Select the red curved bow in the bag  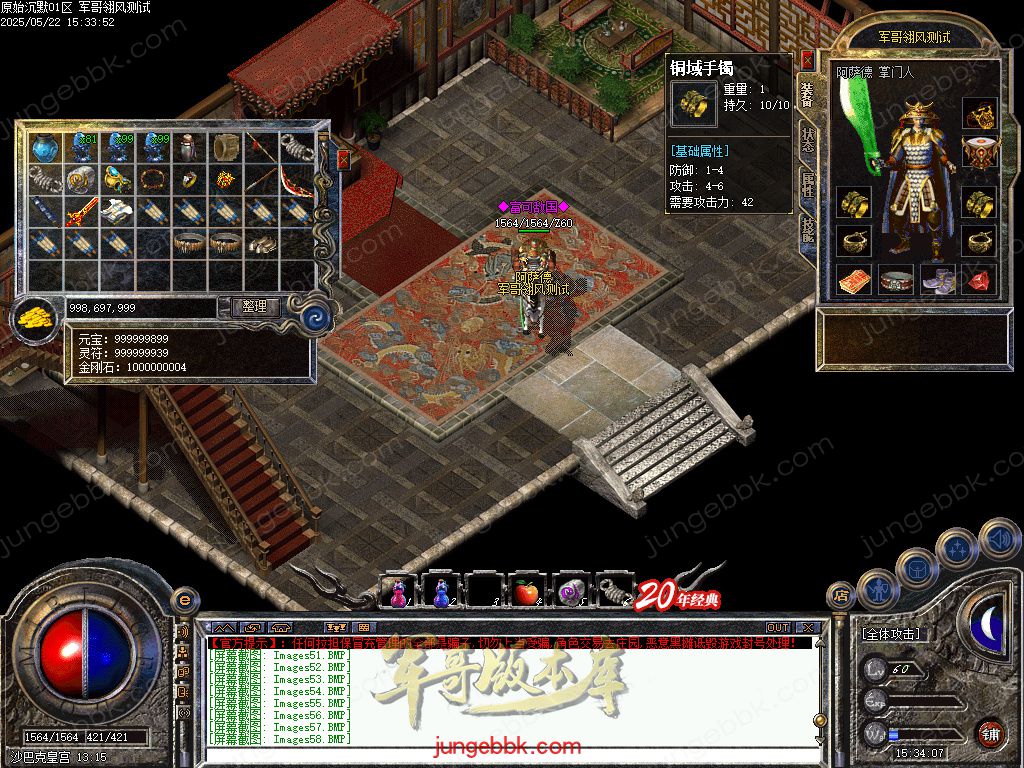point(296,181)
